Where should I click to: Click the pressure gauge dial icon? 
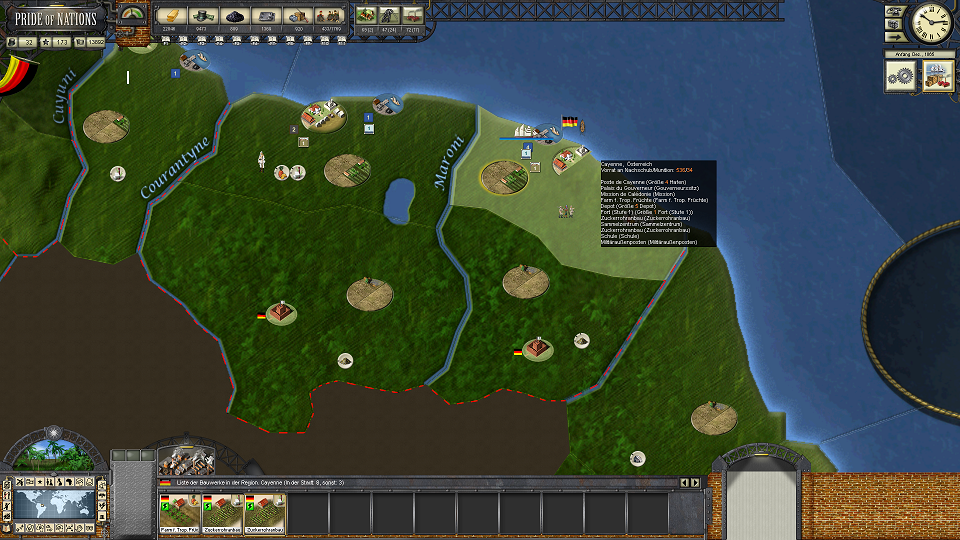tap(131, 14)
